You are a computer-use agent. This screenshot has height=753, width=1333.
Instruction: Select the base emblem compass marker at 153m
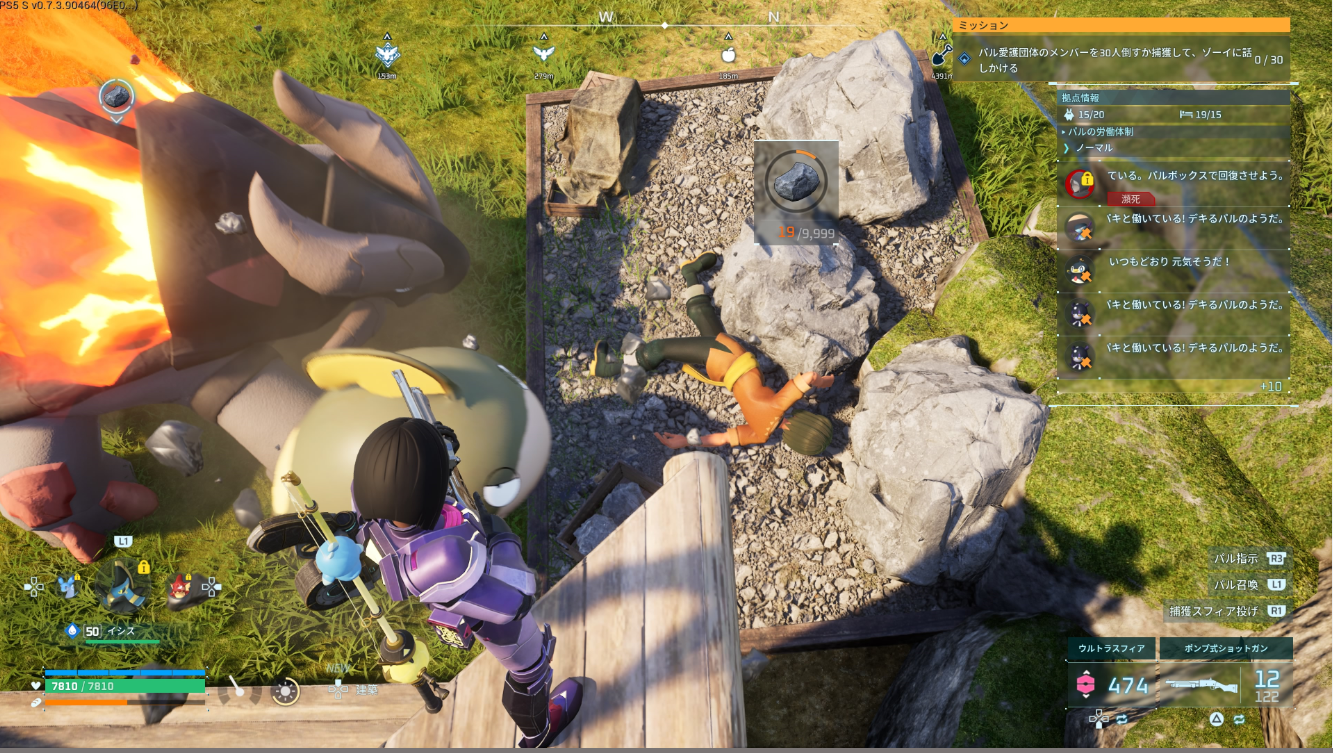click(x=387, y=56)
